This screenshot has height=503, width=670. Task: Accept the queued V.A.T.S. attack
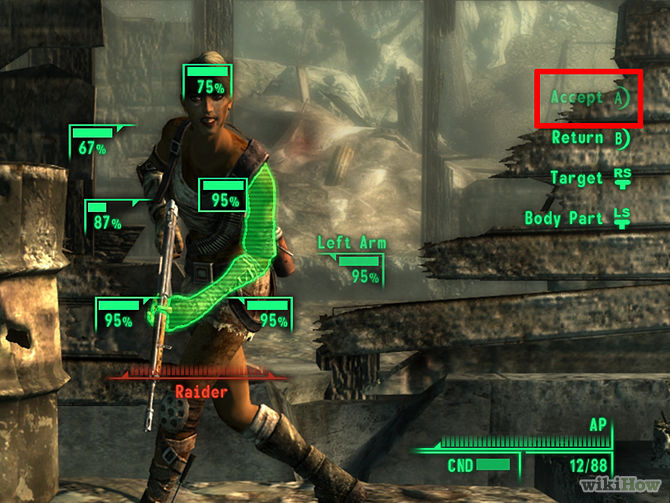coord(591,98)
